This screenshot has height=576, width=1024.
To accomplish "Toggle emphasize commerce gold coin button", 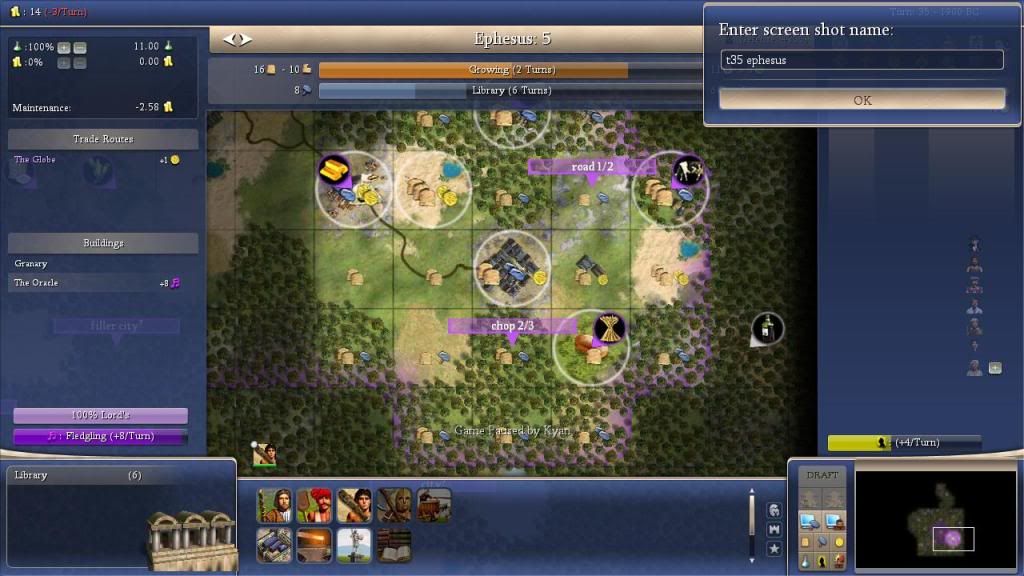I will (x=838, y=542).
